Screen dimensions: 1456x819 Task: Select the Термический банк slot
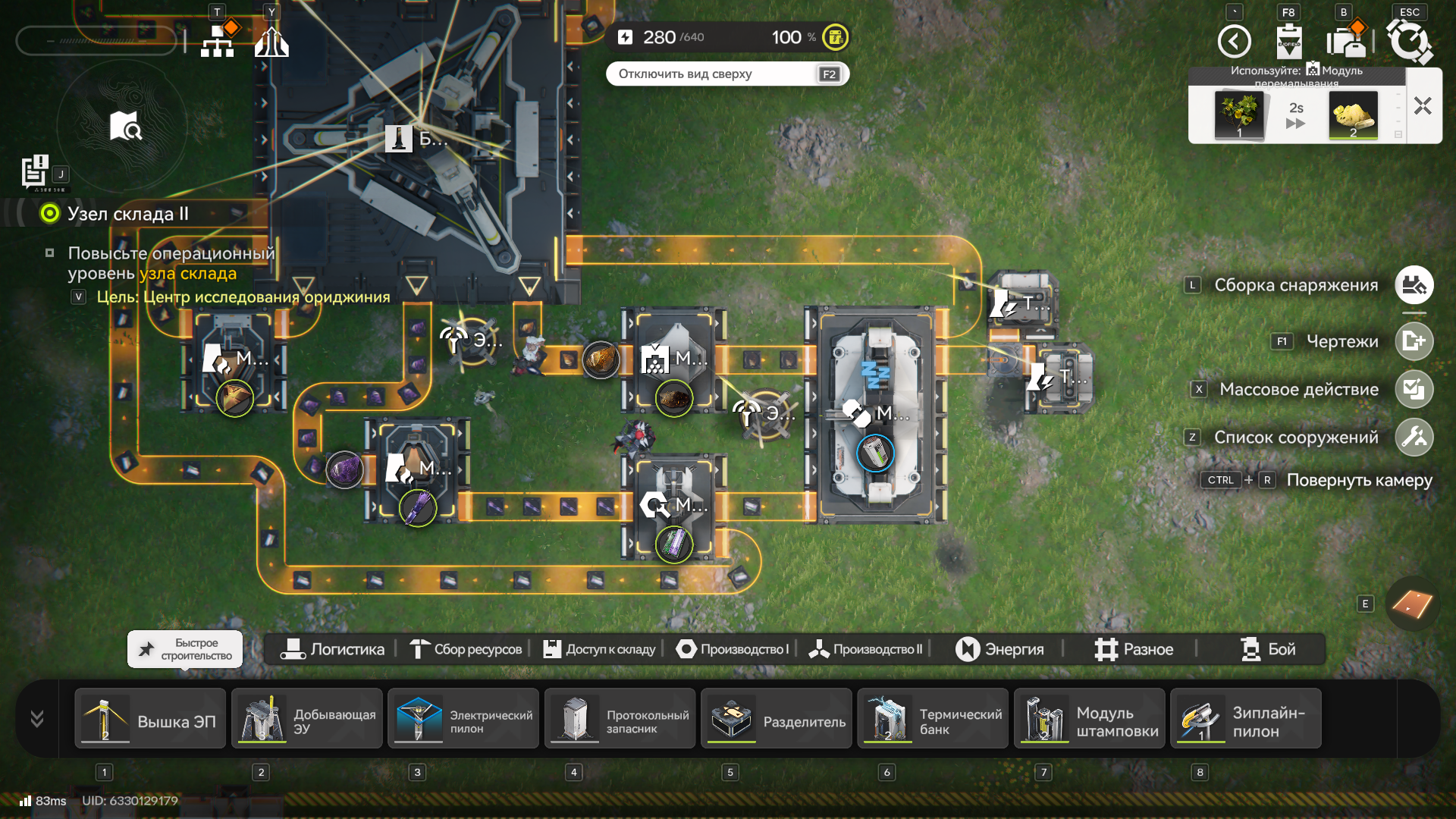933,719
